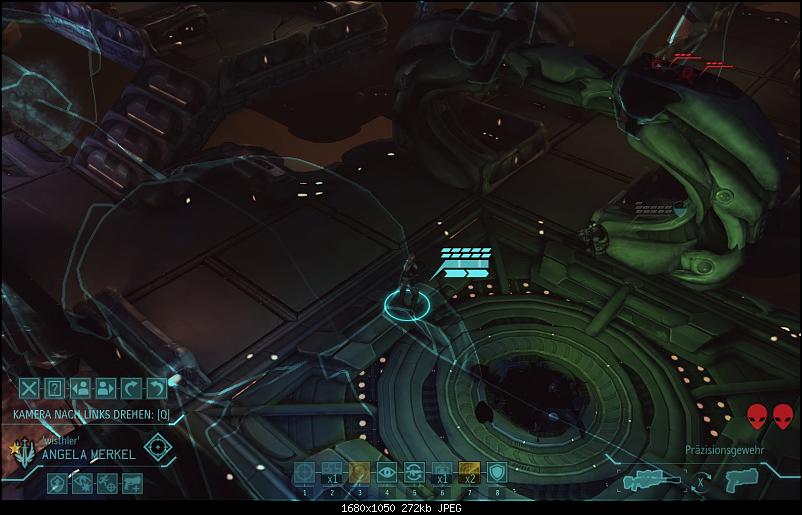Open the question mark info panel
This screenshot has width=802, height=515.
(x=55, y=389)
